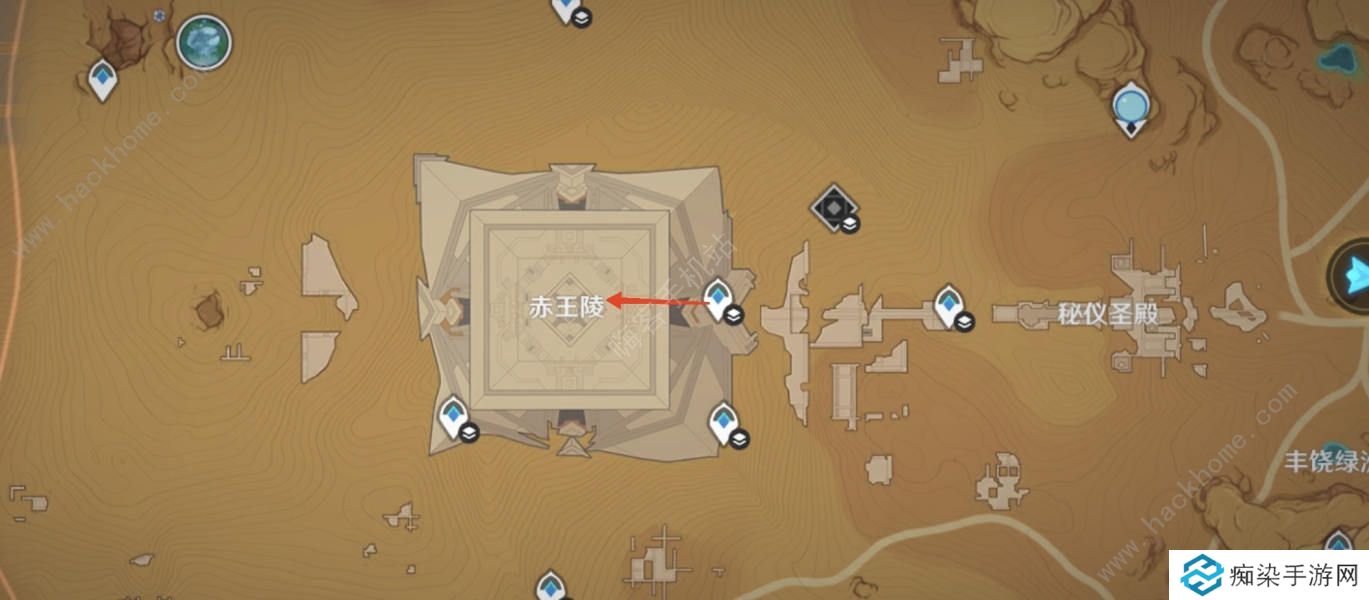Select the Statue of The Seven marker
Screen dimensions: 1369x600
pos(1131,106)
